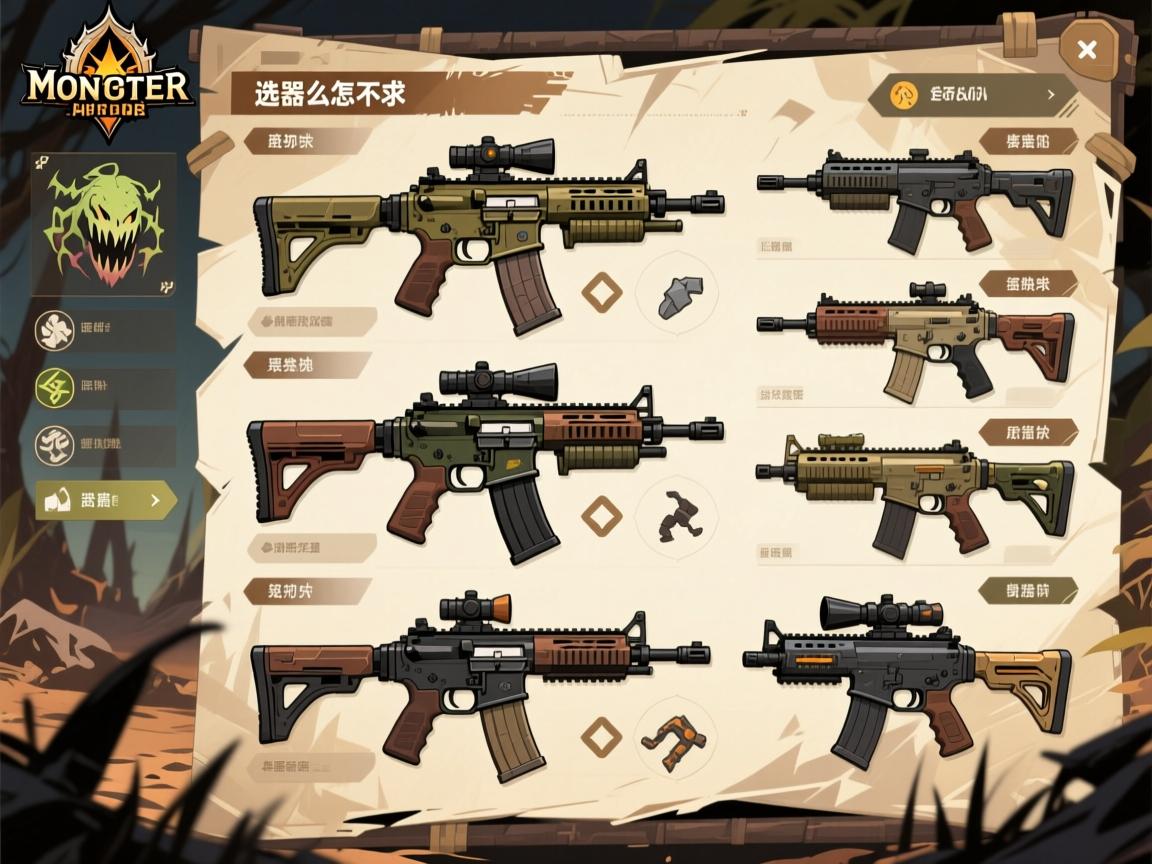Screen dimensions: 1152x864
Task: Pick the tan rifle with green stock
Action: pos(915,488)
